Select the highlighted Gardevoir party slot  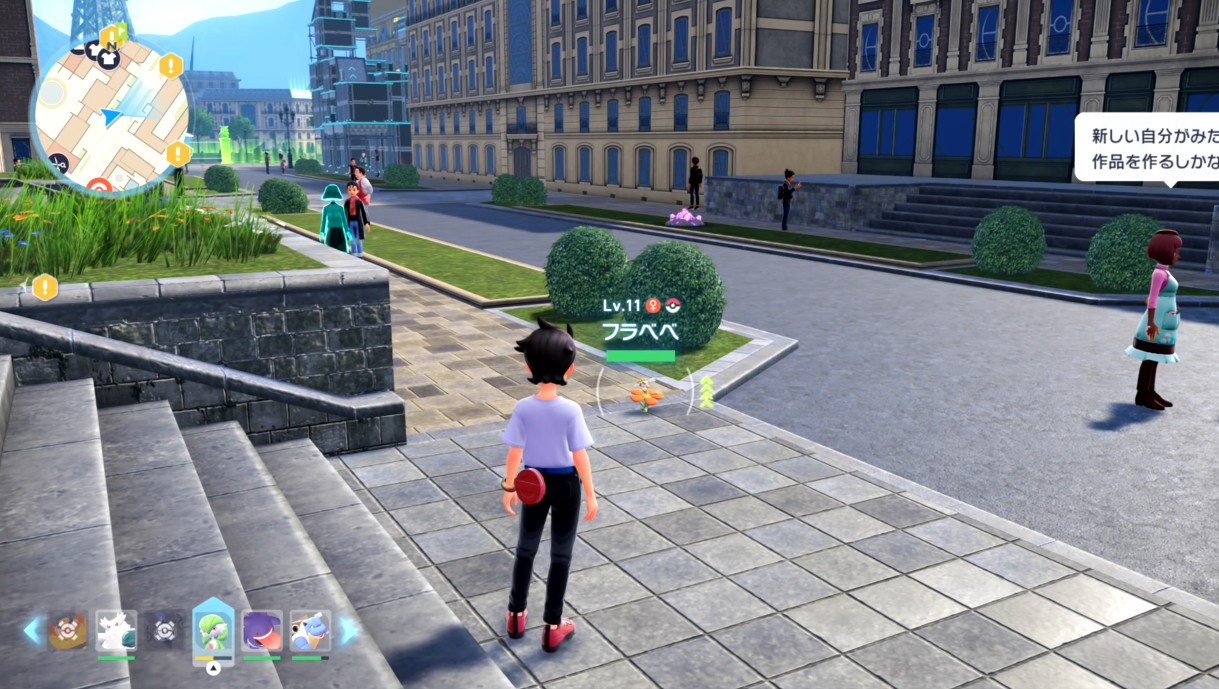(x=213, y=630)
